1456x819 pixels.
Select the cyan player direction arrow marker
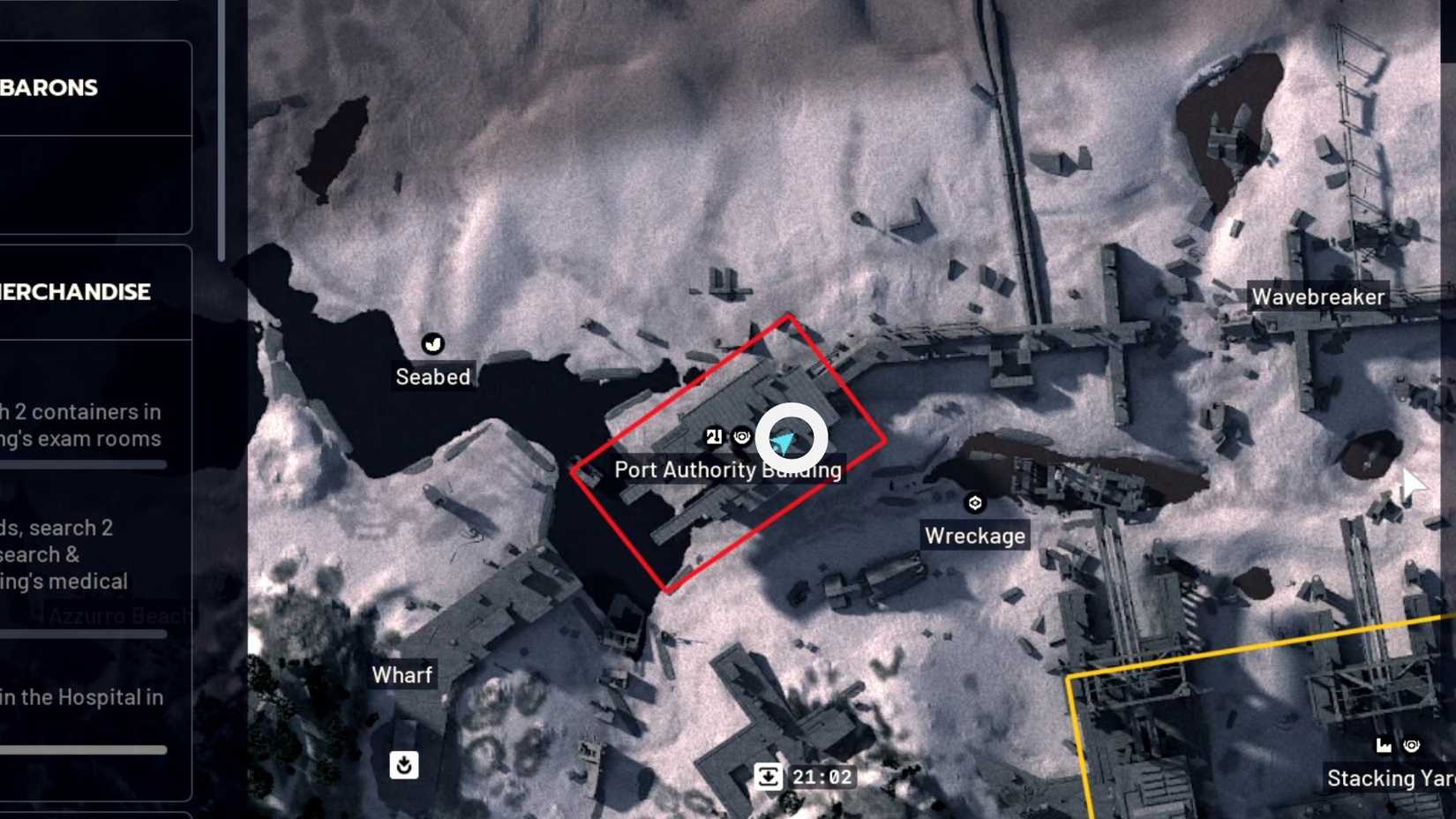click(784, 439)
